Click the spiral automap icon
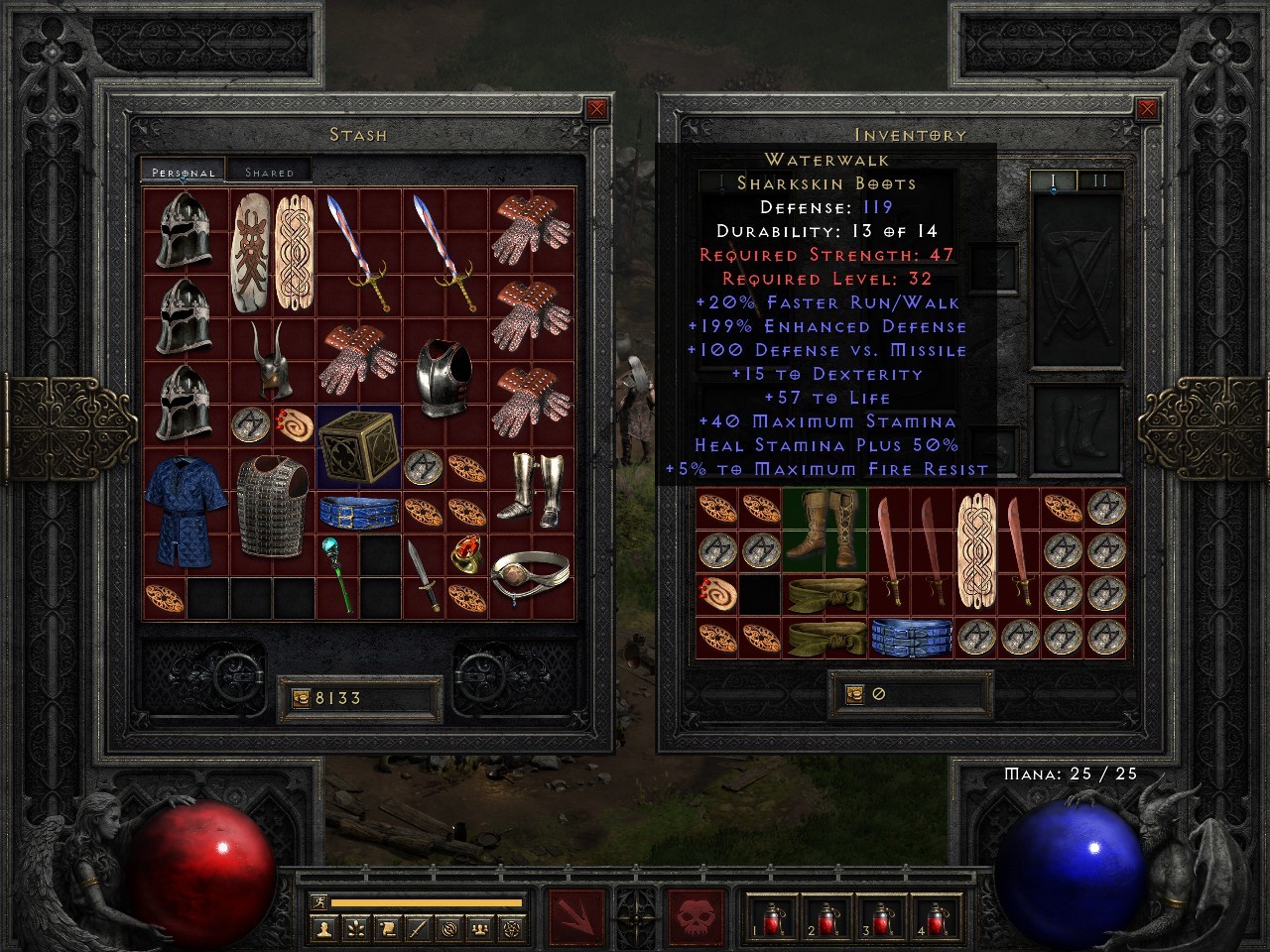Viewport: 1270px width, 952px height. [448, 928]
